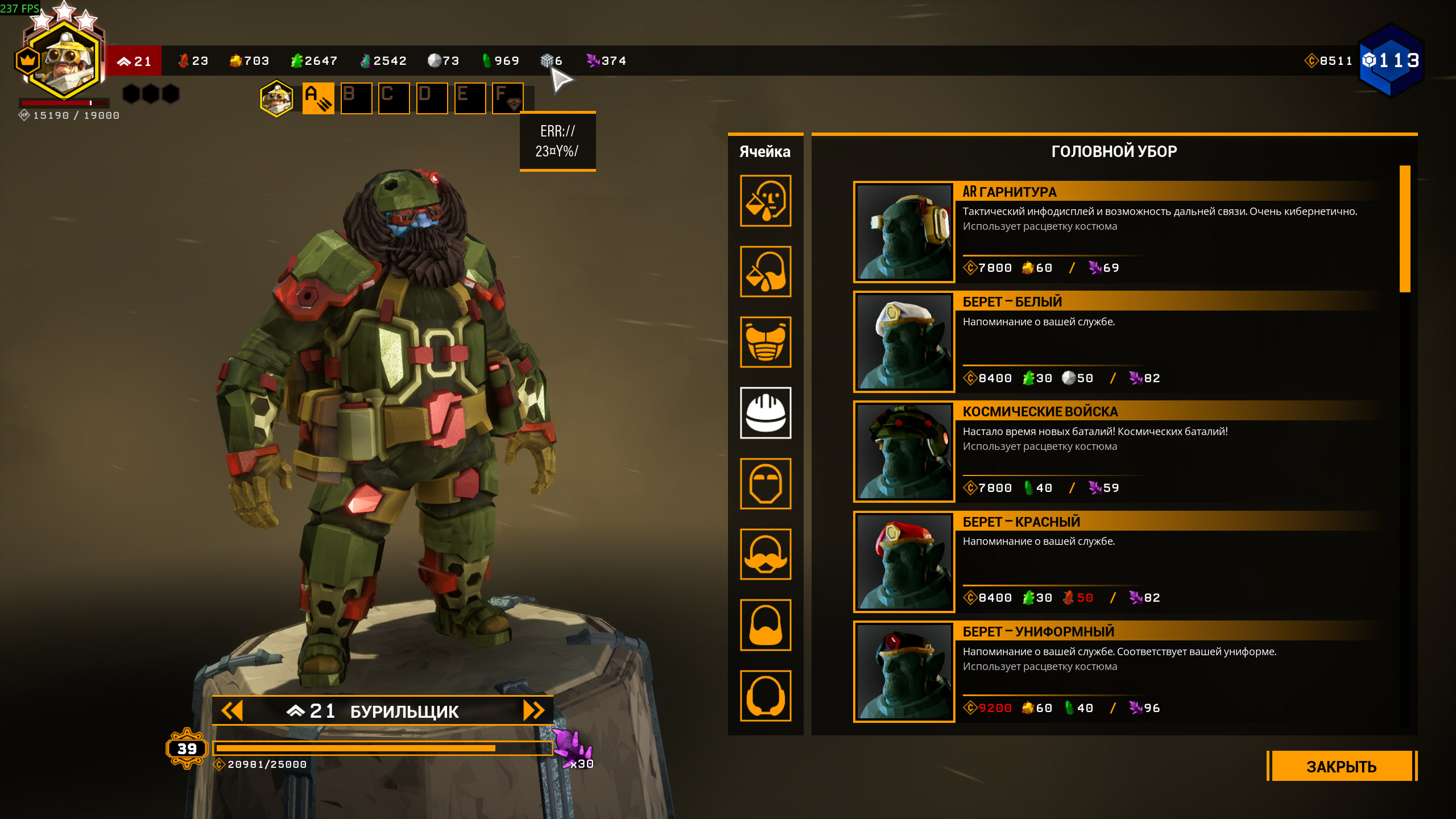The image size is (1456, 819).
Task: Select loadout A
Action: point(318,98)
